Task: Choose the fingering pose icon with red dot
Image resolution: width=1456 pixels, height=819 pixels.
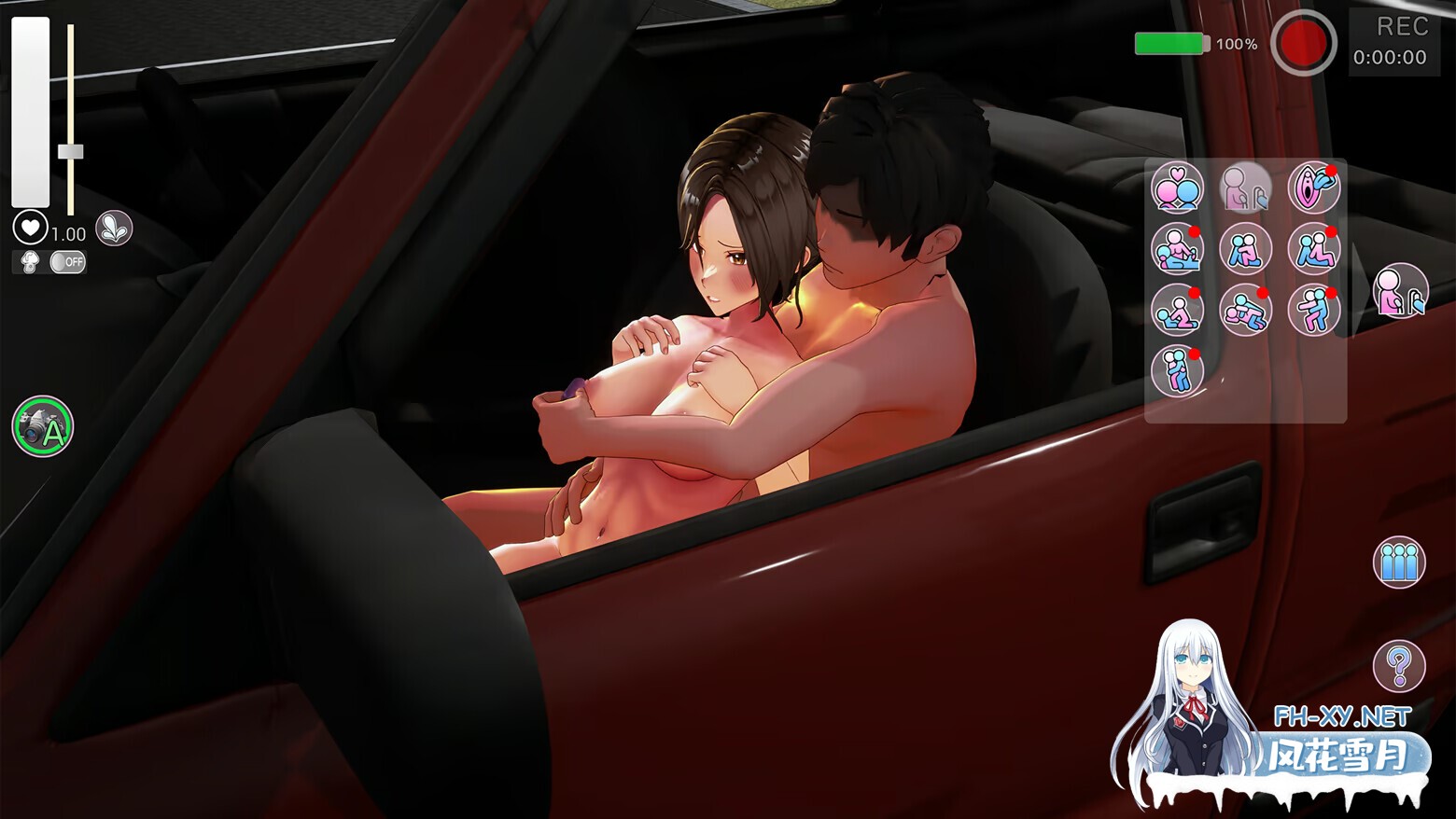Action: click(x=1312, y=188)
